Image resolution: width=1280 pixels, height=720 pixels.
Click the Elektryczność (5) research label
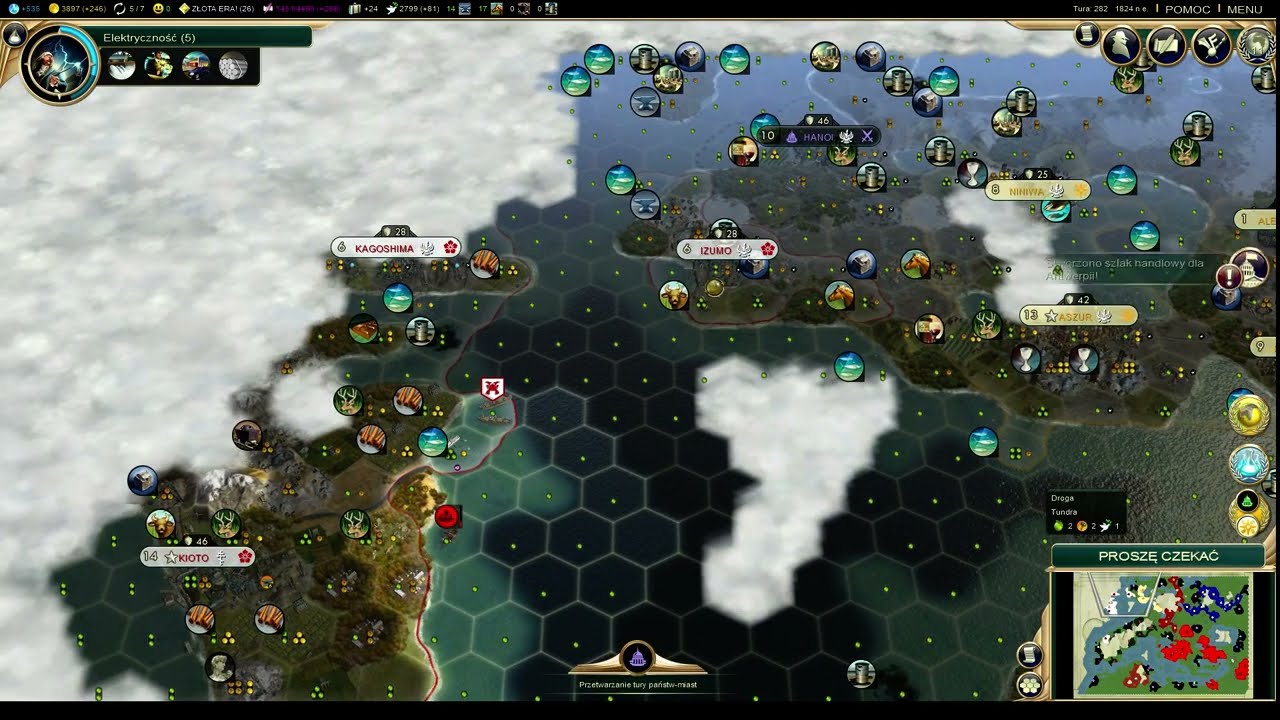150,37
